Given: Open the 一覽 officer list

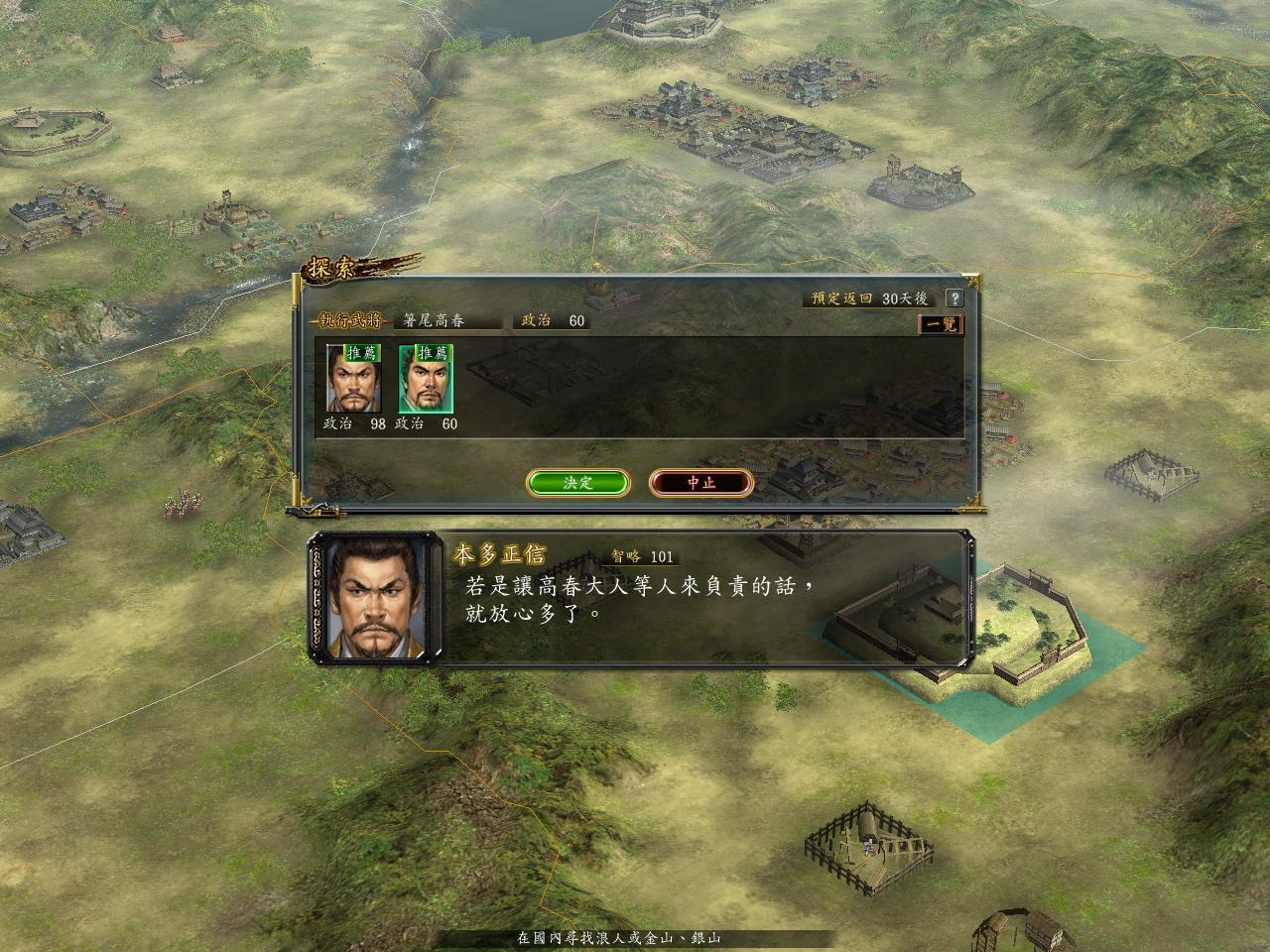Looking at the screenshot, I should (x=940, y=324).
